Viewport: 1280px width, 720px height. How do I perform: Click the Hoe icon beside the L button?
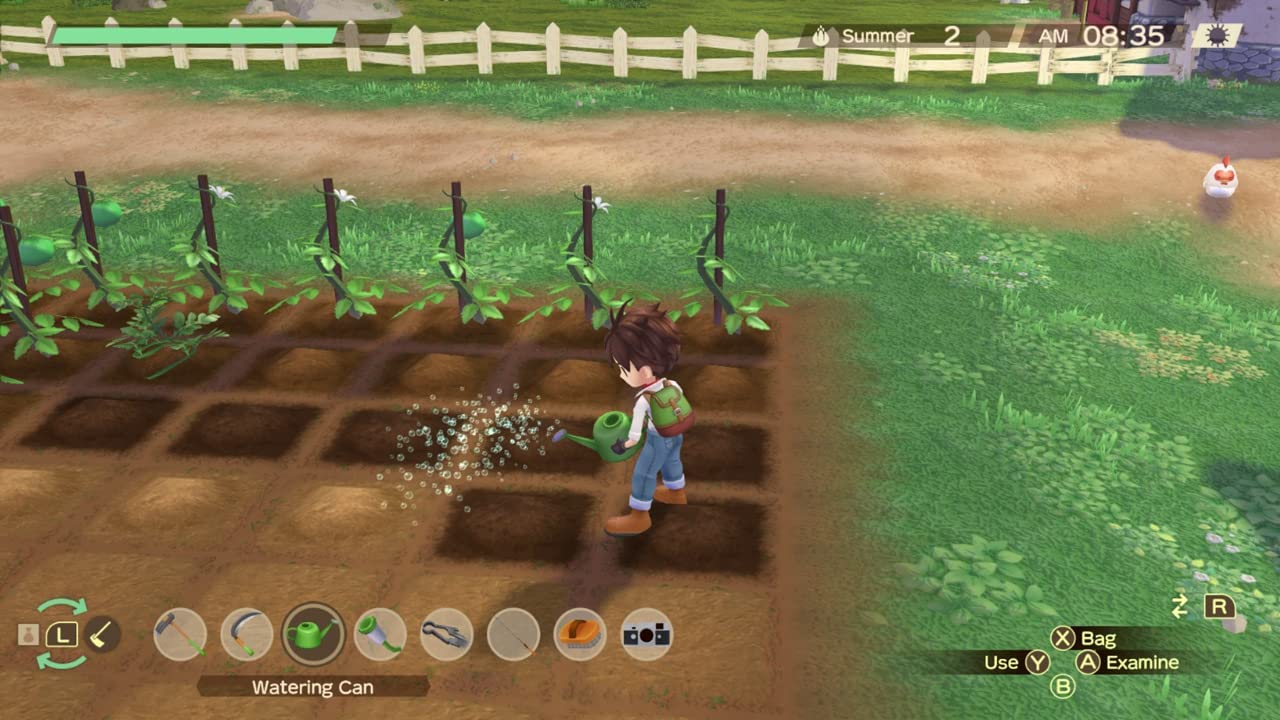[x=103, y=634]
